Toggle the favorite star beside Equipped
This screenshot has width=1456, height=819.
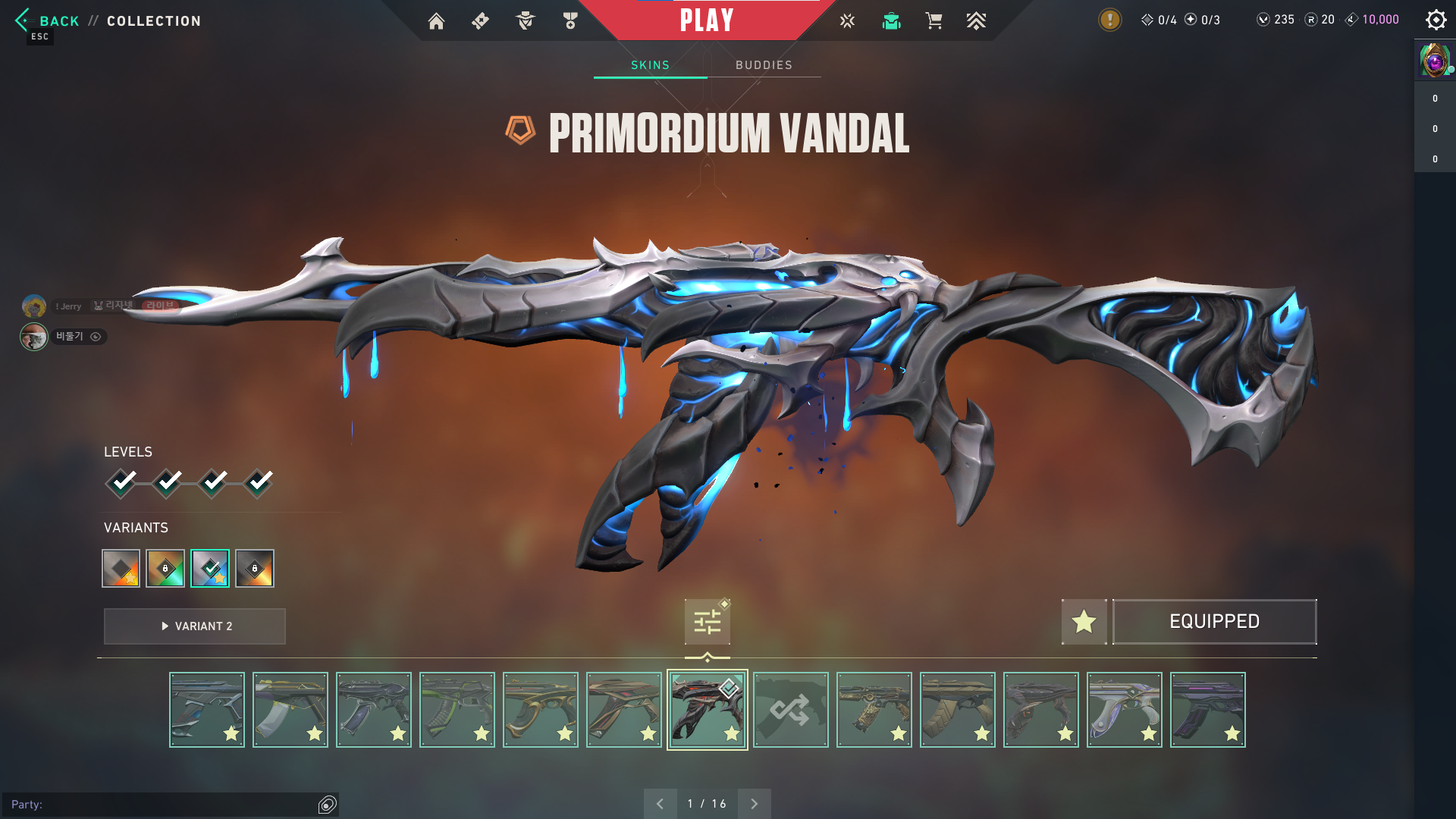point(1084,622)
